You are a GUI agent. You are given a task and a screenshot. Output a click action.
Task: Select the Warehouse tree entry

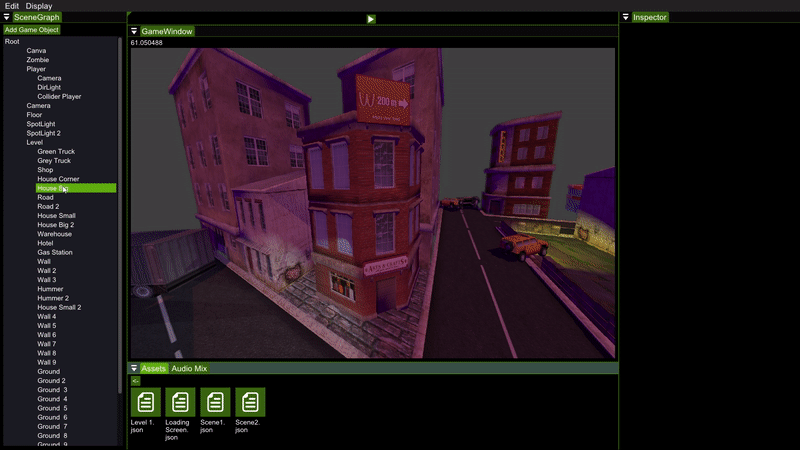[x=55, y=234]
